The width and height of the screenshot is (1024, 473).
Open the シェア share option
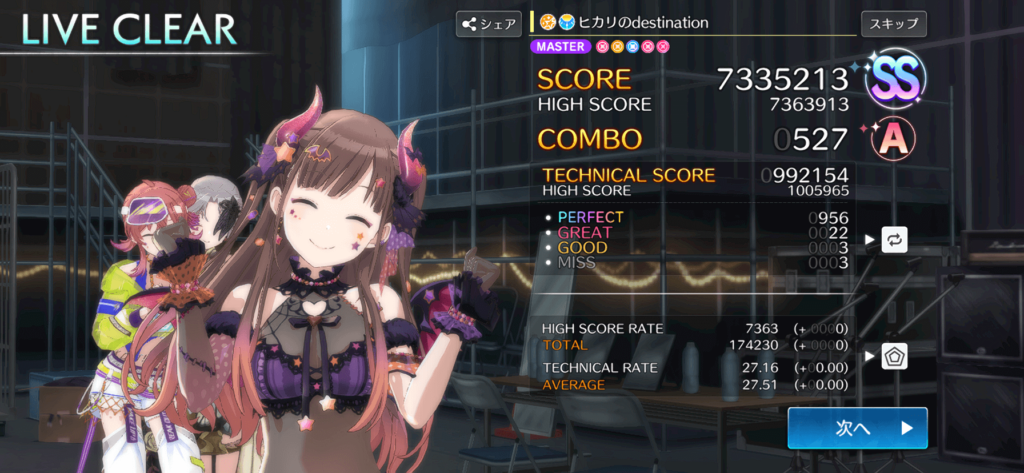point(488,24)
